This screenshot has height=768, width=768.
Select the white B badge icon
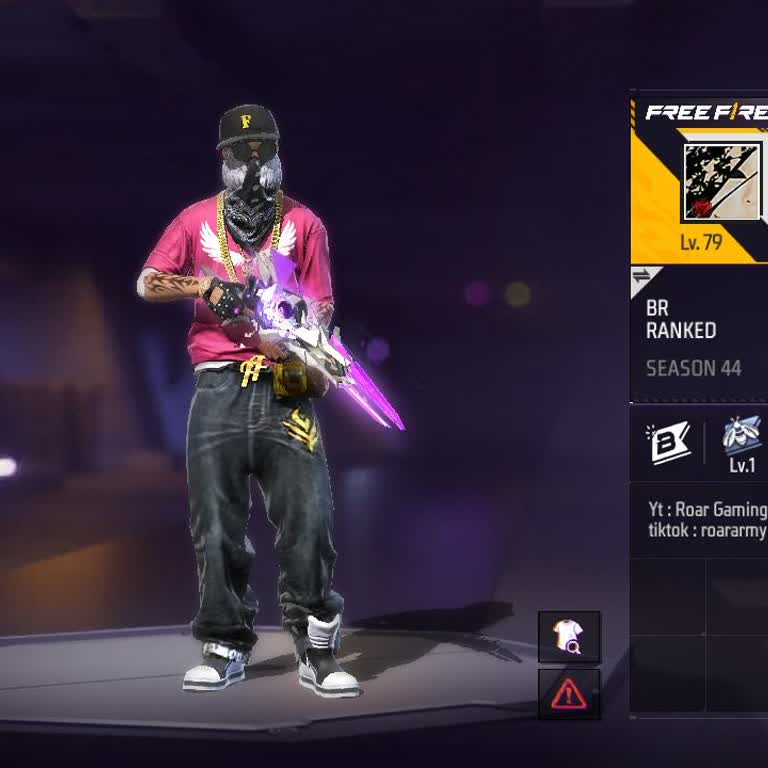669,443
